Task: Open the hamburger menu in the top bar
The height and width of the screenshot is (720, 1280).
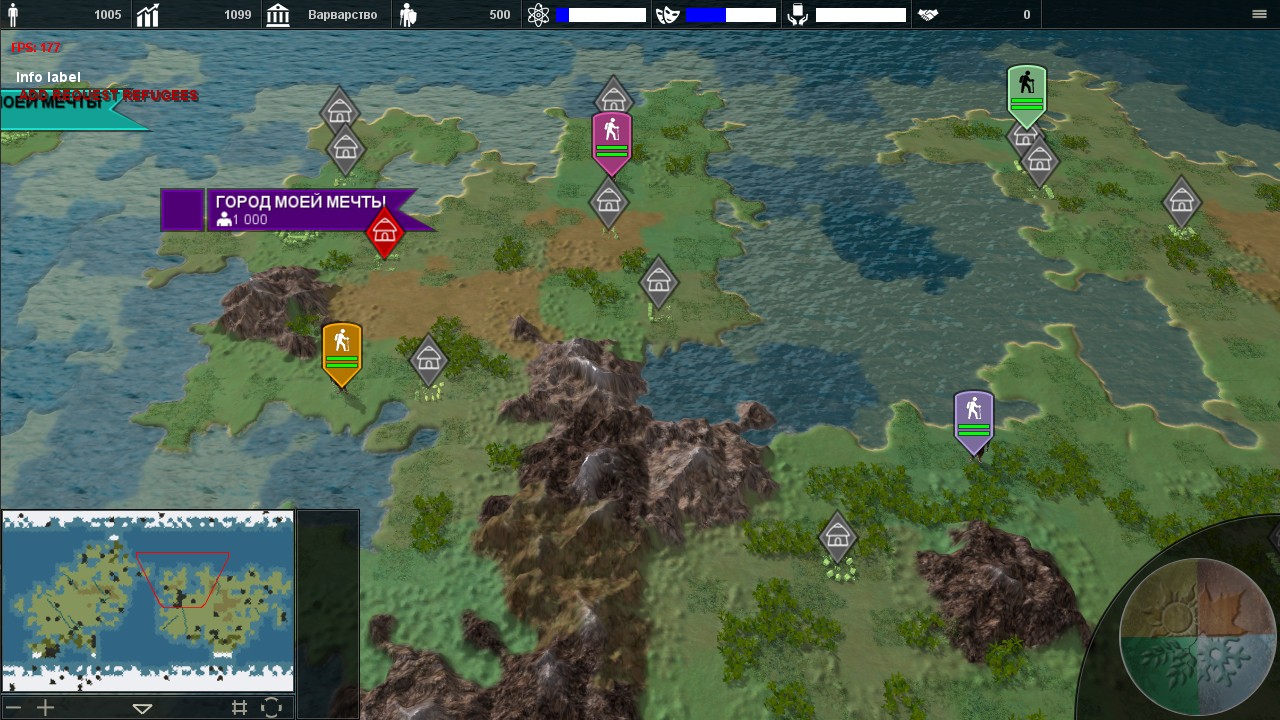Action: 1259,14
